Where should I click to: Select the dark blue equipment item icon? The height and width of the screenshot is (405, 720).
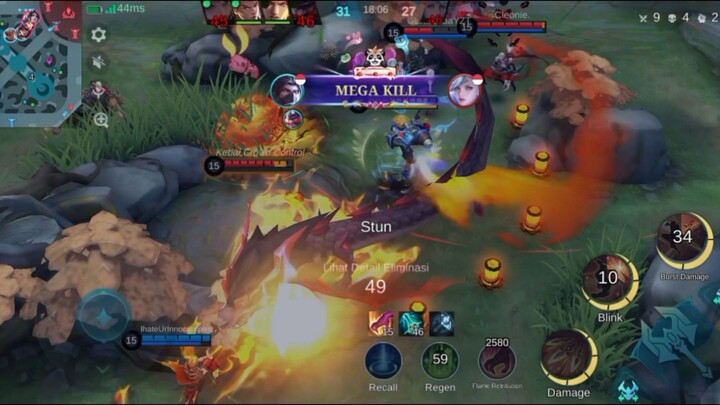tap(441, 323)
